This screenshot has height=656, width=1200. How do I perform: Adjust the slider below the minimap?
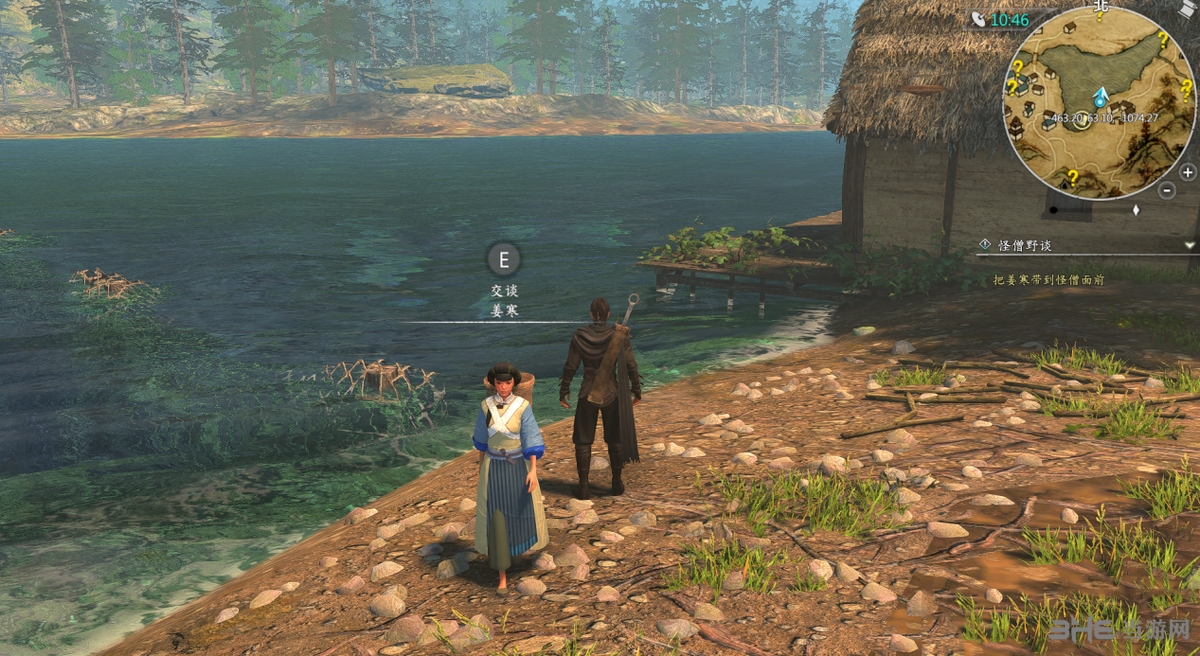click(x=1135, y=210)
